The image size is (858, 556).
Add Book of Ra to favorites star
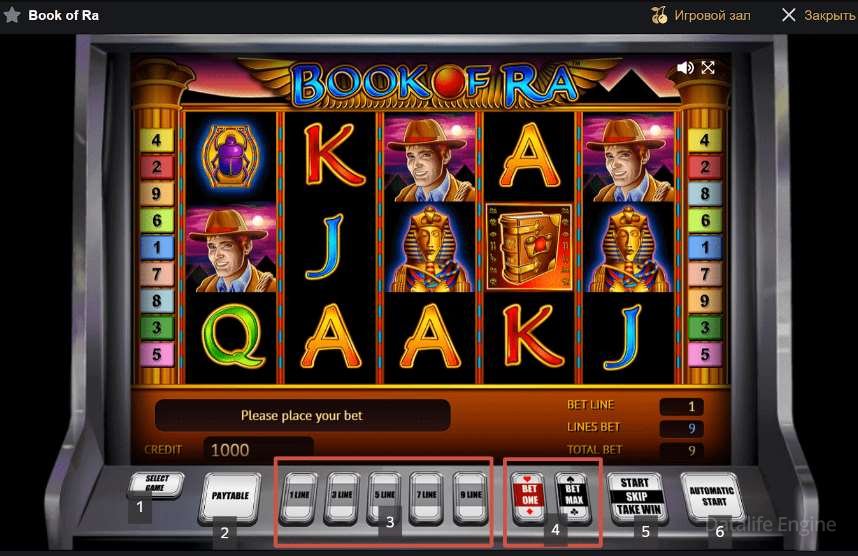coord(12,15)
